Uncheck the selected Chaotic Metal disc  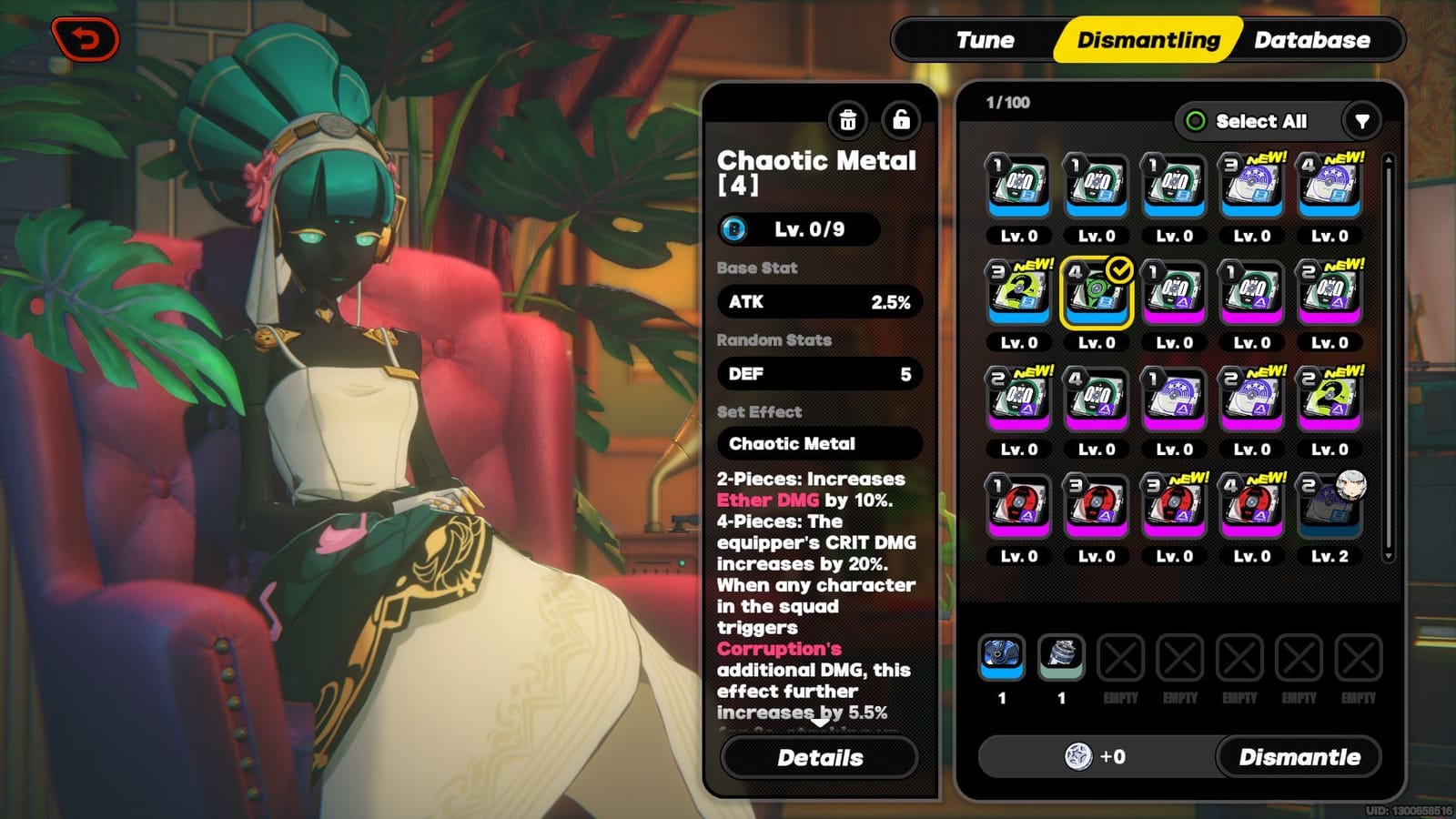[1097, 291]
